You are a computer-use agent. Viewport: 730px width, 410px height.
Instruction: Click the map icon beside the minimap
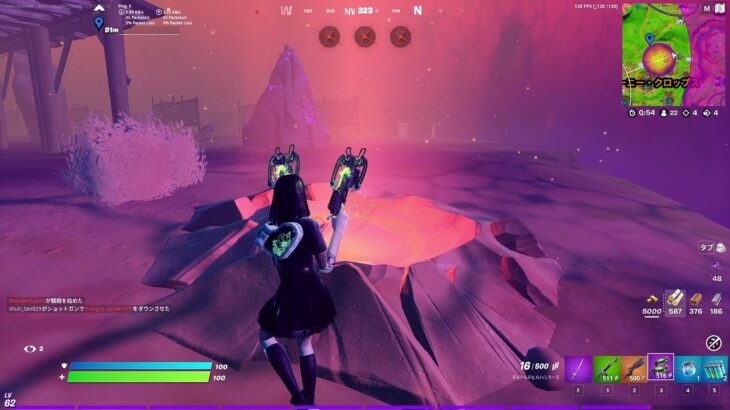(x=718, y=10)
